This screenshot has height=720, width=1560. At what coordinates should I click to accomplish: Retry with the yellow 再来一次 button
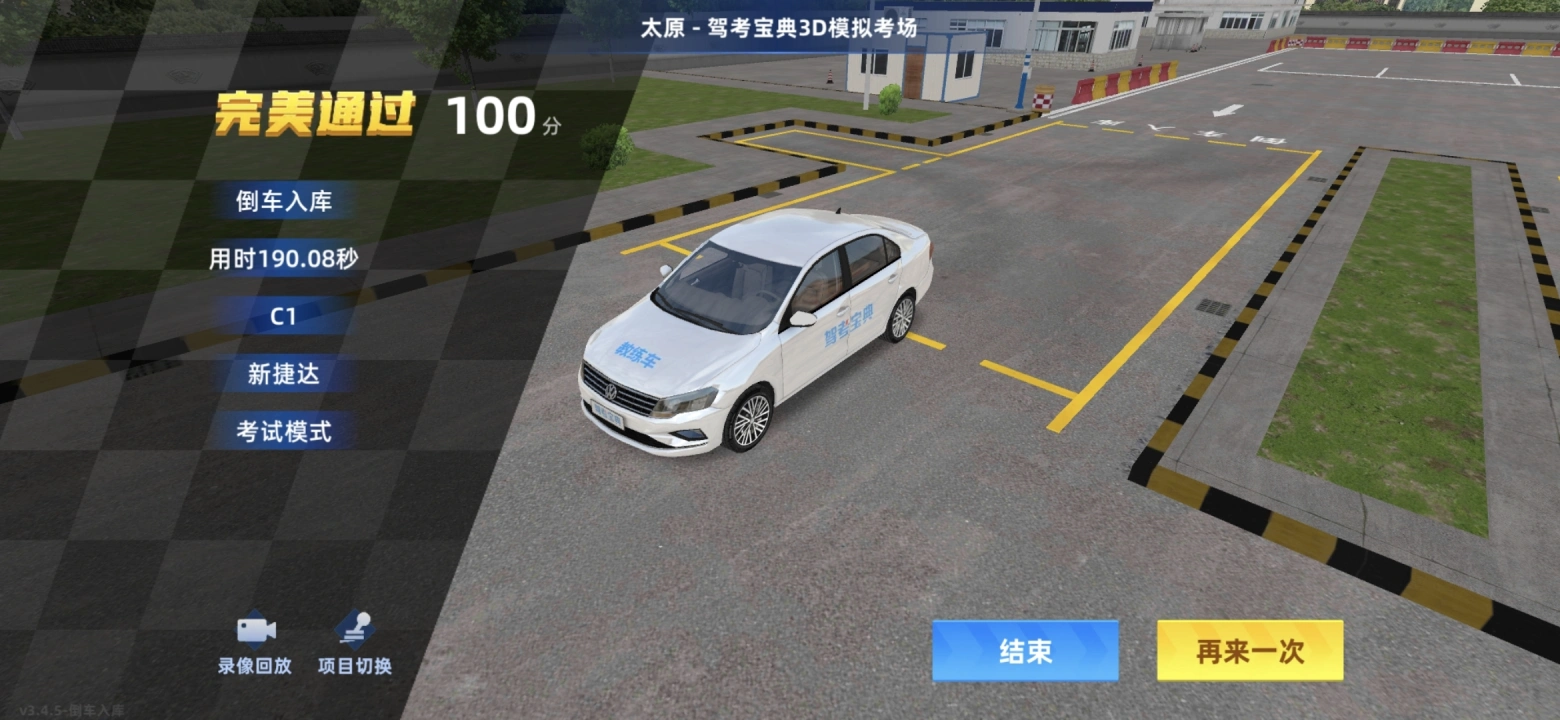coord(1250,651)
